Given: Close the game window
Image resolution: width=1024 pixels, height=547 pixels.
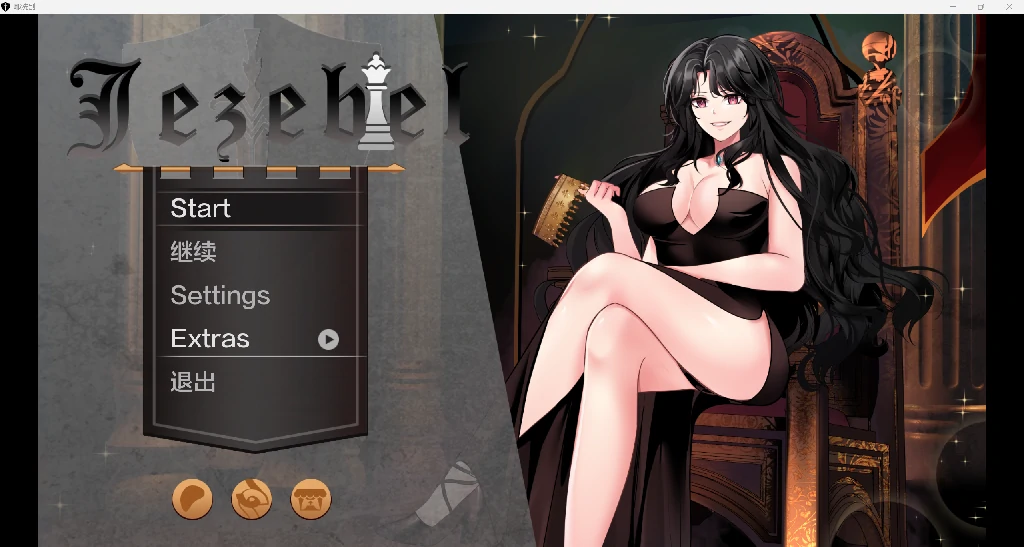Looking at the screenshot, I should coord(1009,6).
